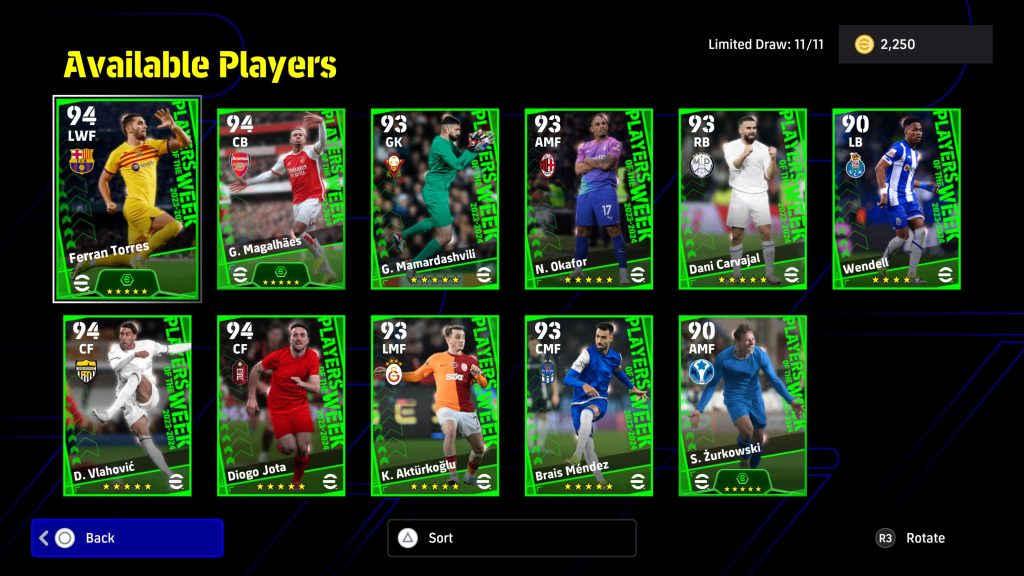Screen dimensions: 1024x576
Task: Pick the G. Mamardashvili goalkeeper card
Action: [x=435, y=198]
